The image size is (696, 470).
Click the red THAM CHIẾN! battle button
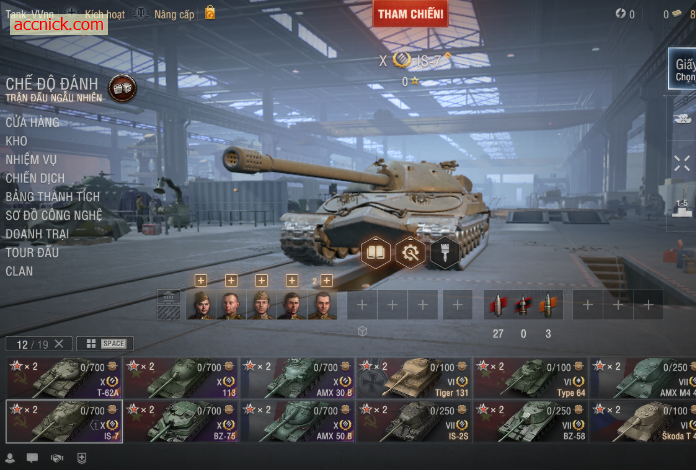[410, 13]
